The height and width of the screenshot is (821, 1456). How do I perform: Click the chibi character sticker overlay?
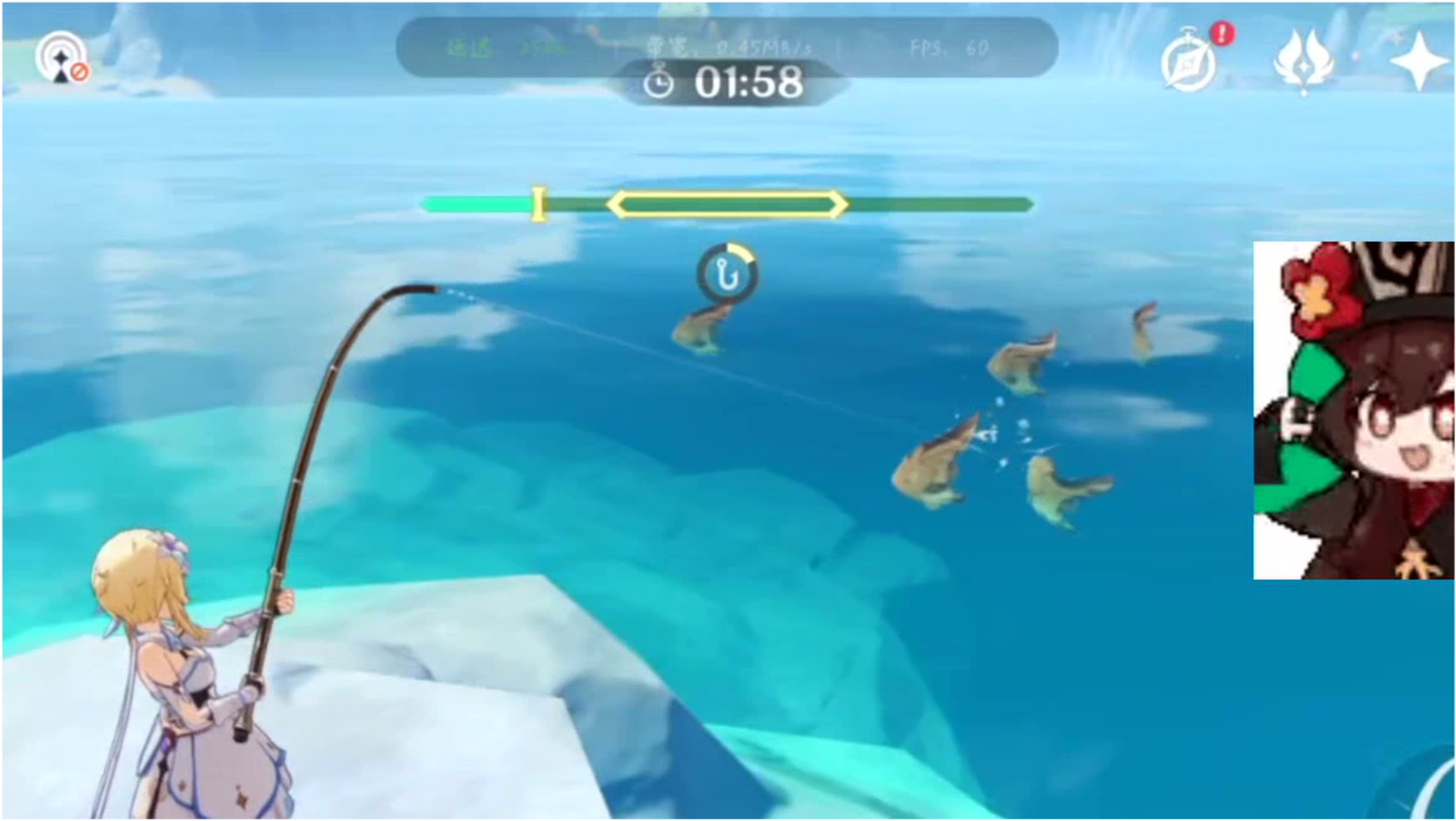click(1353, 410)
